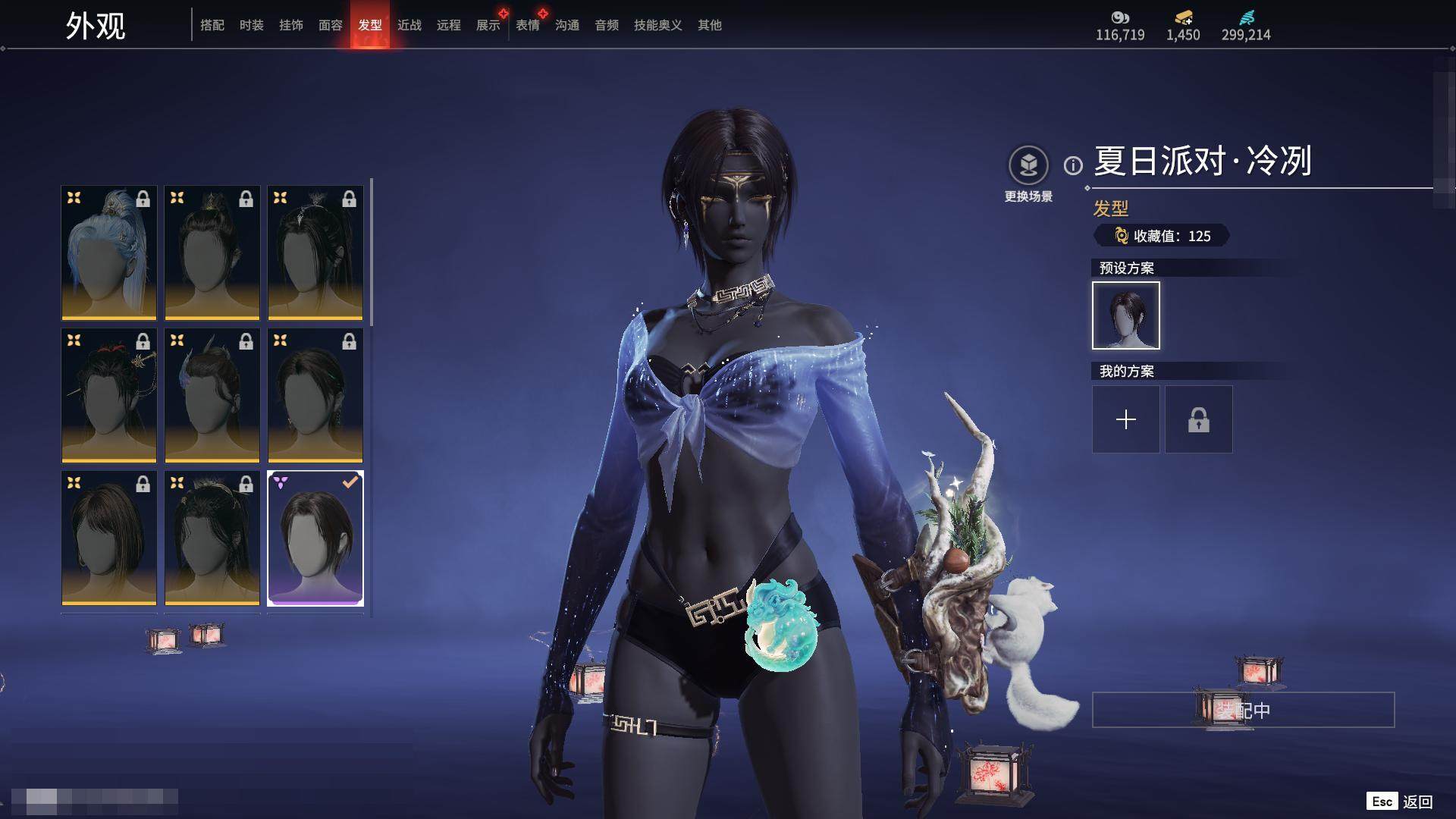Image resolution: width=1456 pixels, height=819 pixels.
Task: Add a new scheme under 我的方案
Action: tap(1126, 419)
